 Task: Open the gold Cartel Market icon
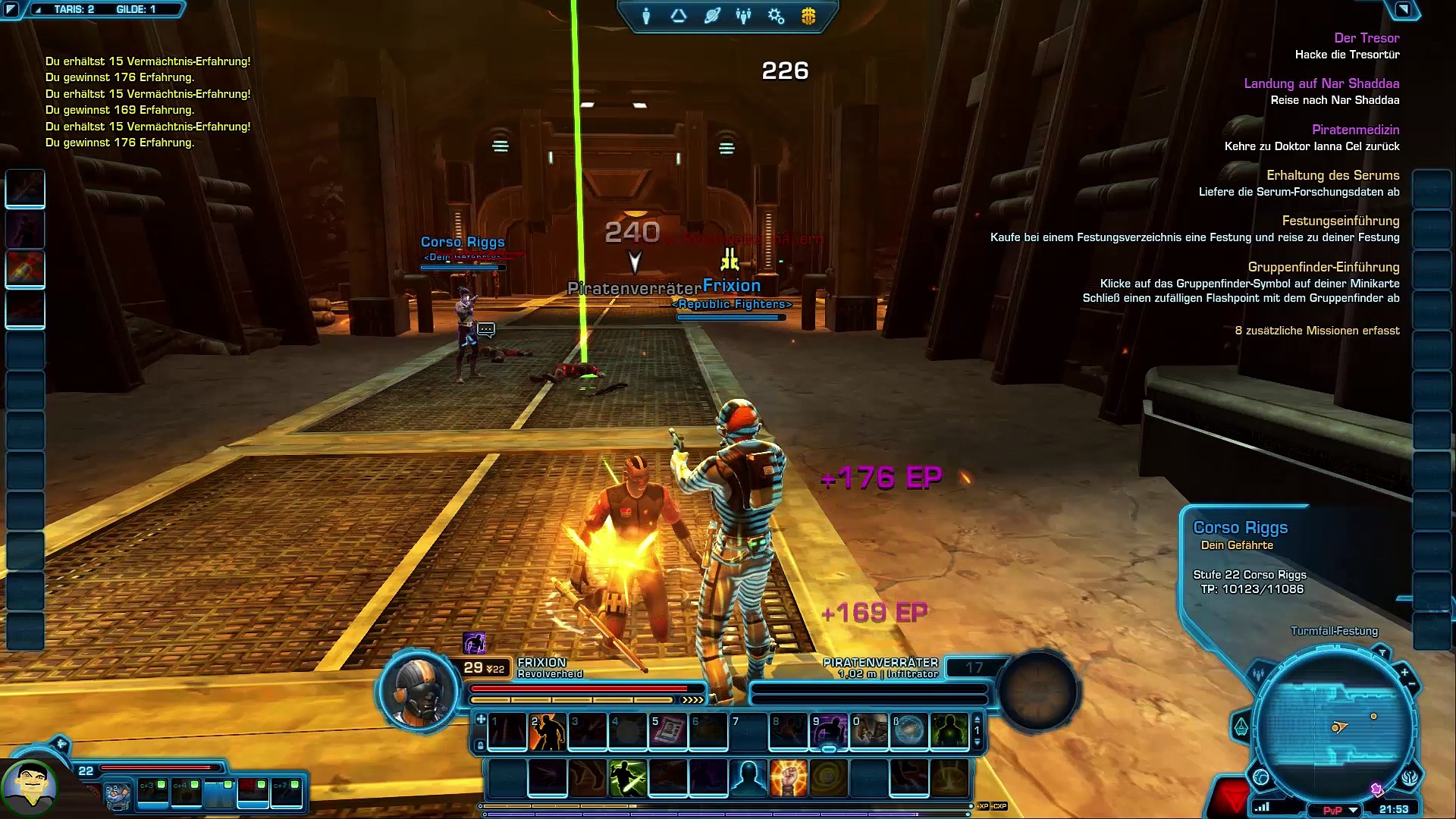point(808,16)
